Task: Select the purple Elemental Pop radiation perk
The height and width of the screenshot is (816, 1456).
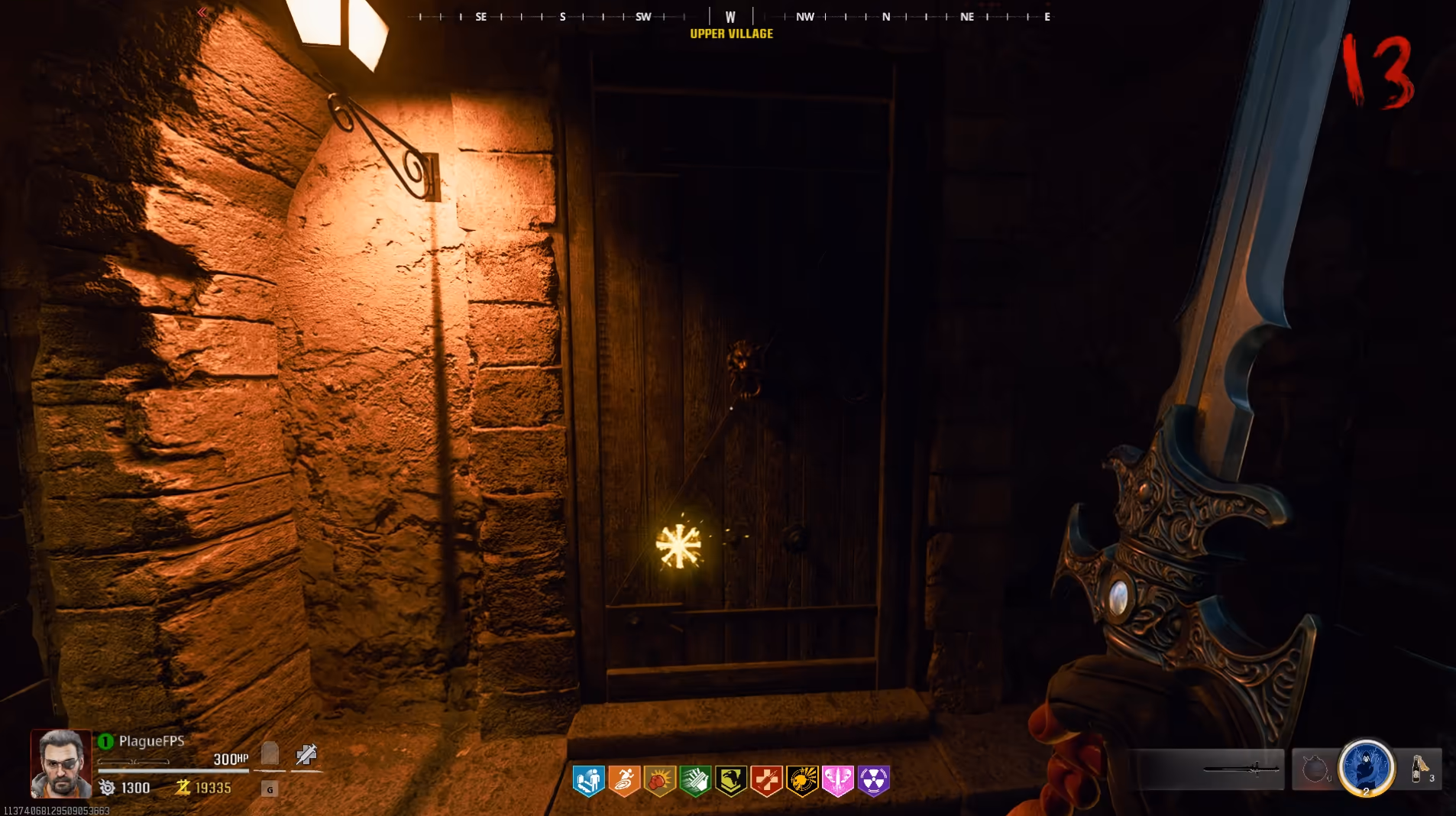Action: coord(873,781)
